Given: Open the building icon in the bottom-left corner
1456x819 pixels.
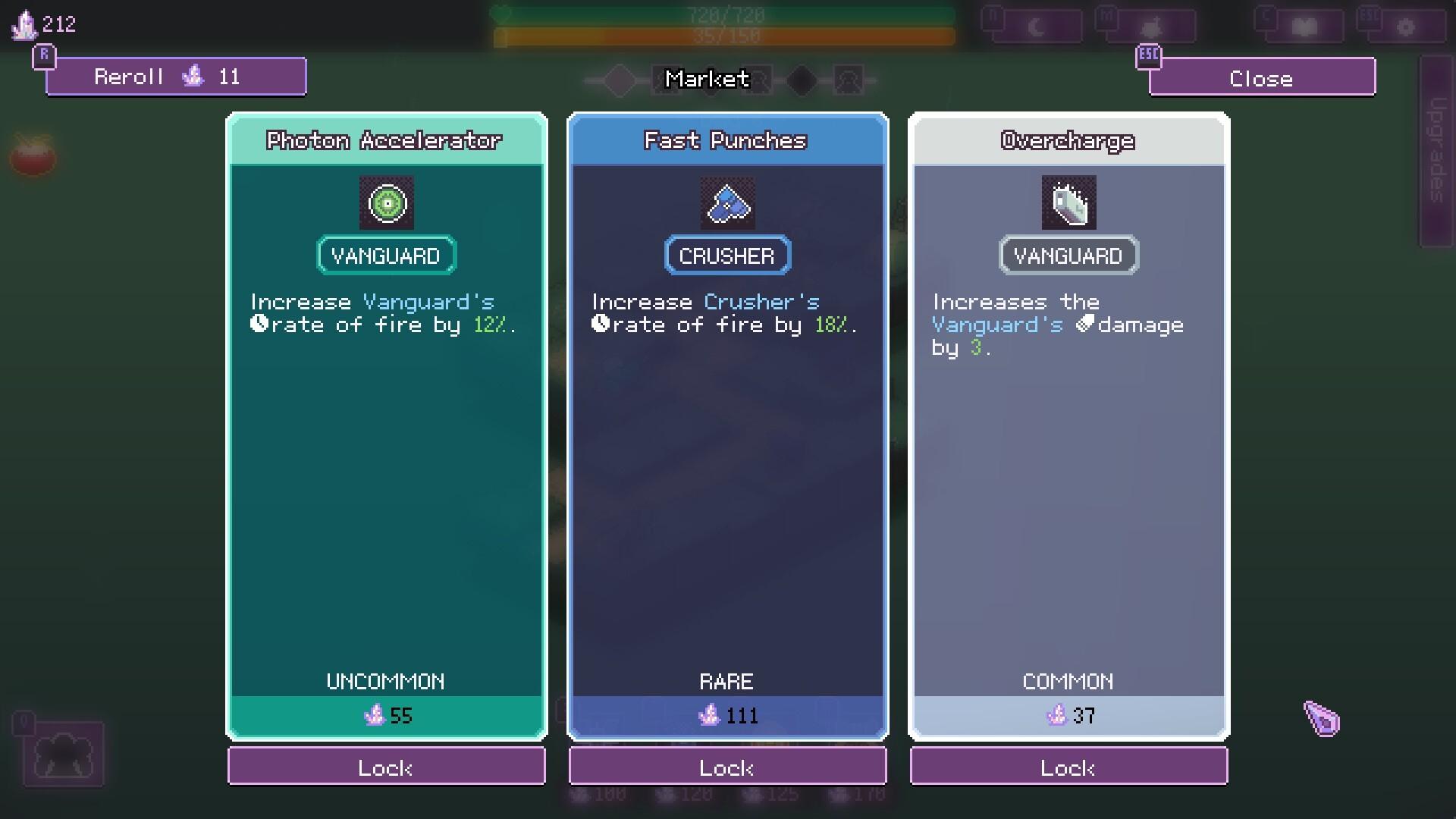Looking at the screenshot, I should [x=64, y=755].
